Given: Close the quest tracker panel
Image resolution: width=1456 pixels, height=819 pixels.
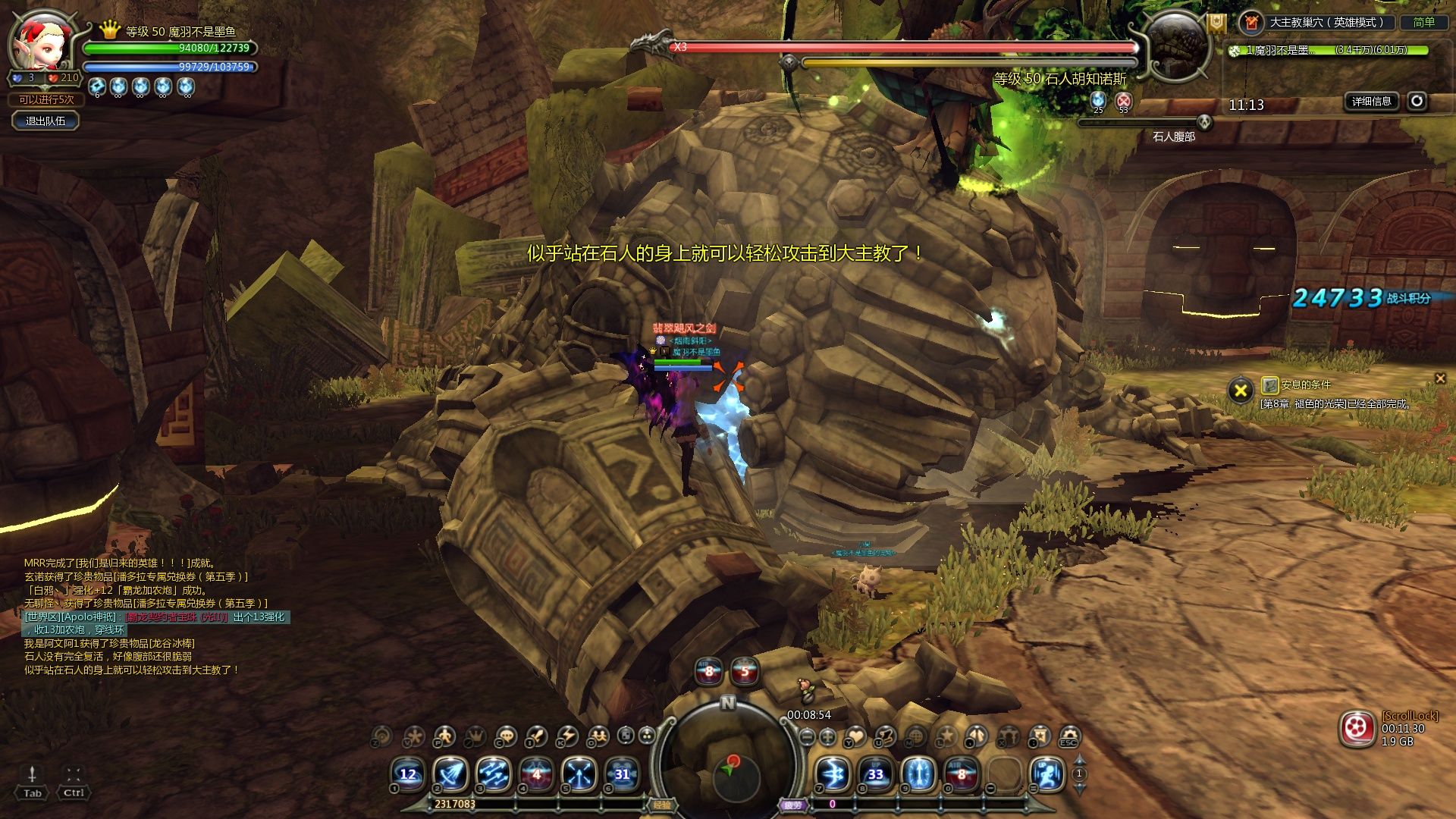Looking at the screenshot, I should pos(1440,378).
